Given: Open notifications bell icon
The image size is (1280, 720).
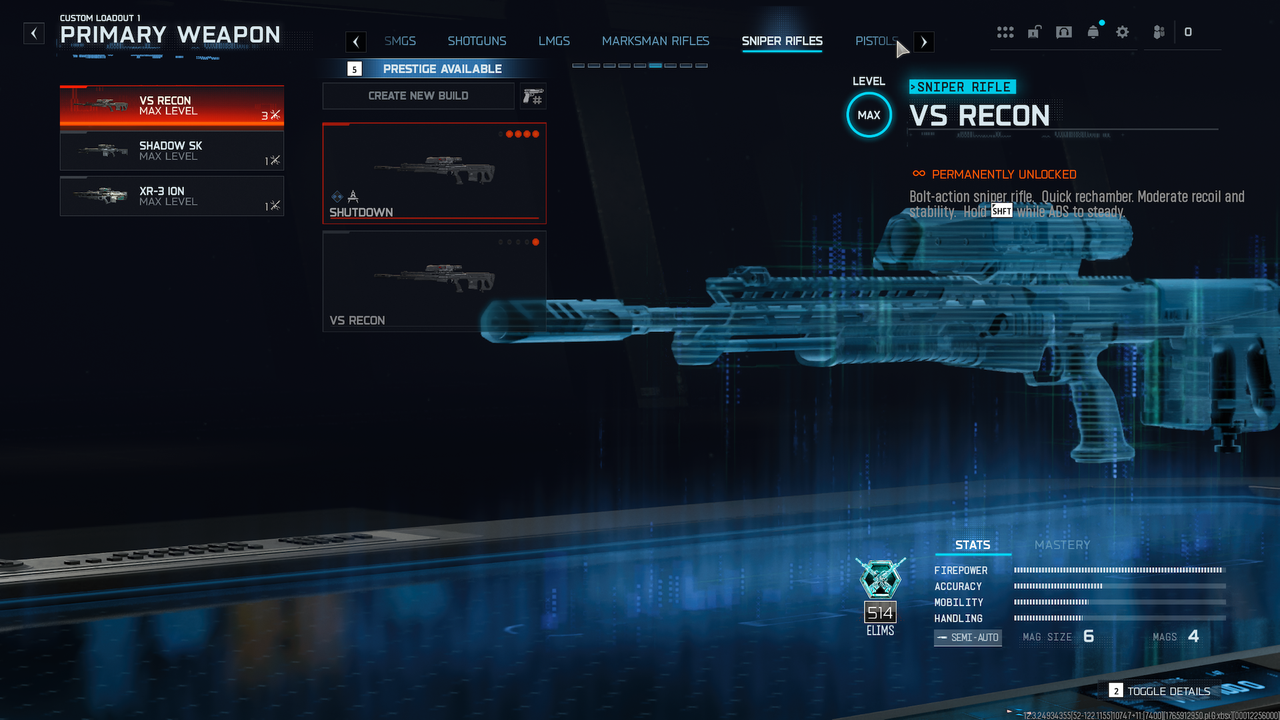Looking at the screenshot, I should [1093, 32].
